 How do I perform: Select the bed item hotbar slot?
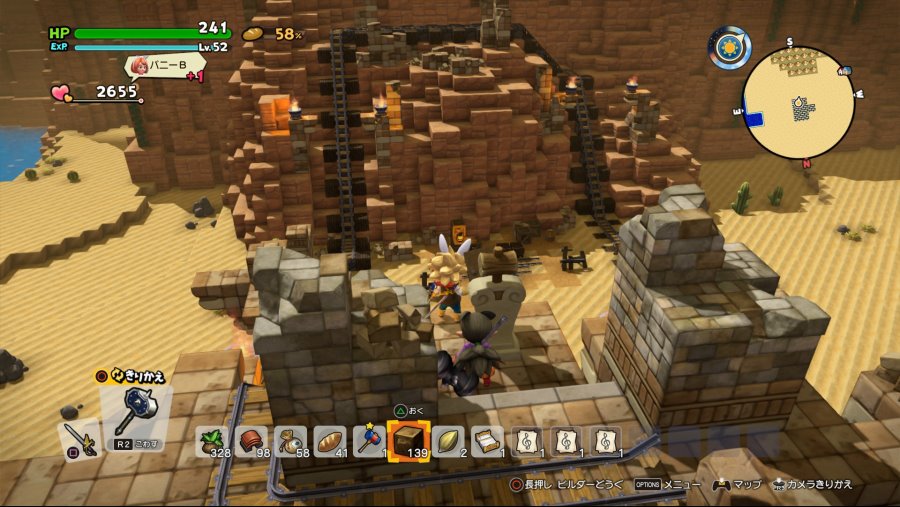pos(487,442)
